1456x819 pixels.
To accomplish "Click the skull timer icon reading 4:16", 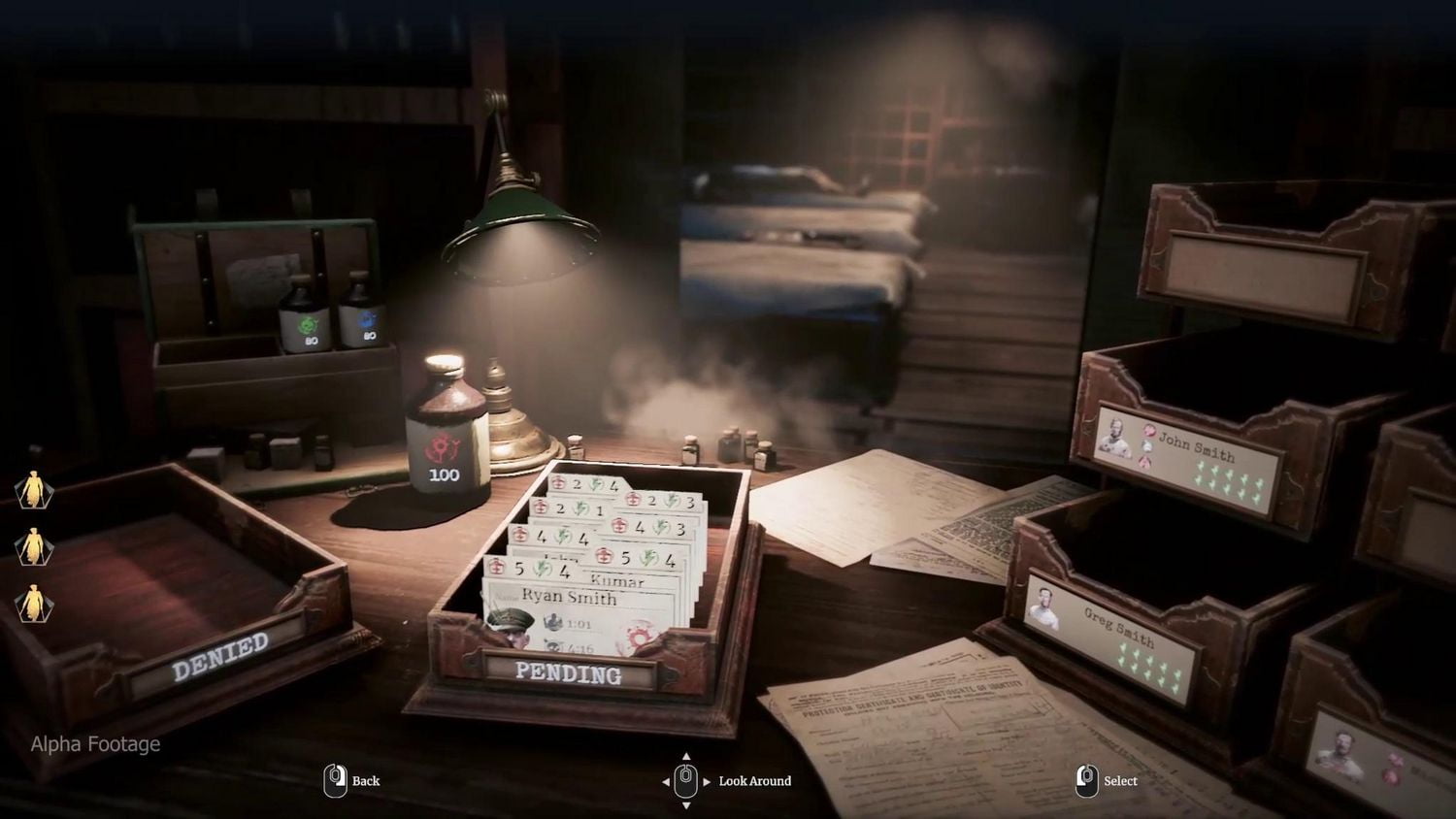I will 554,645.
